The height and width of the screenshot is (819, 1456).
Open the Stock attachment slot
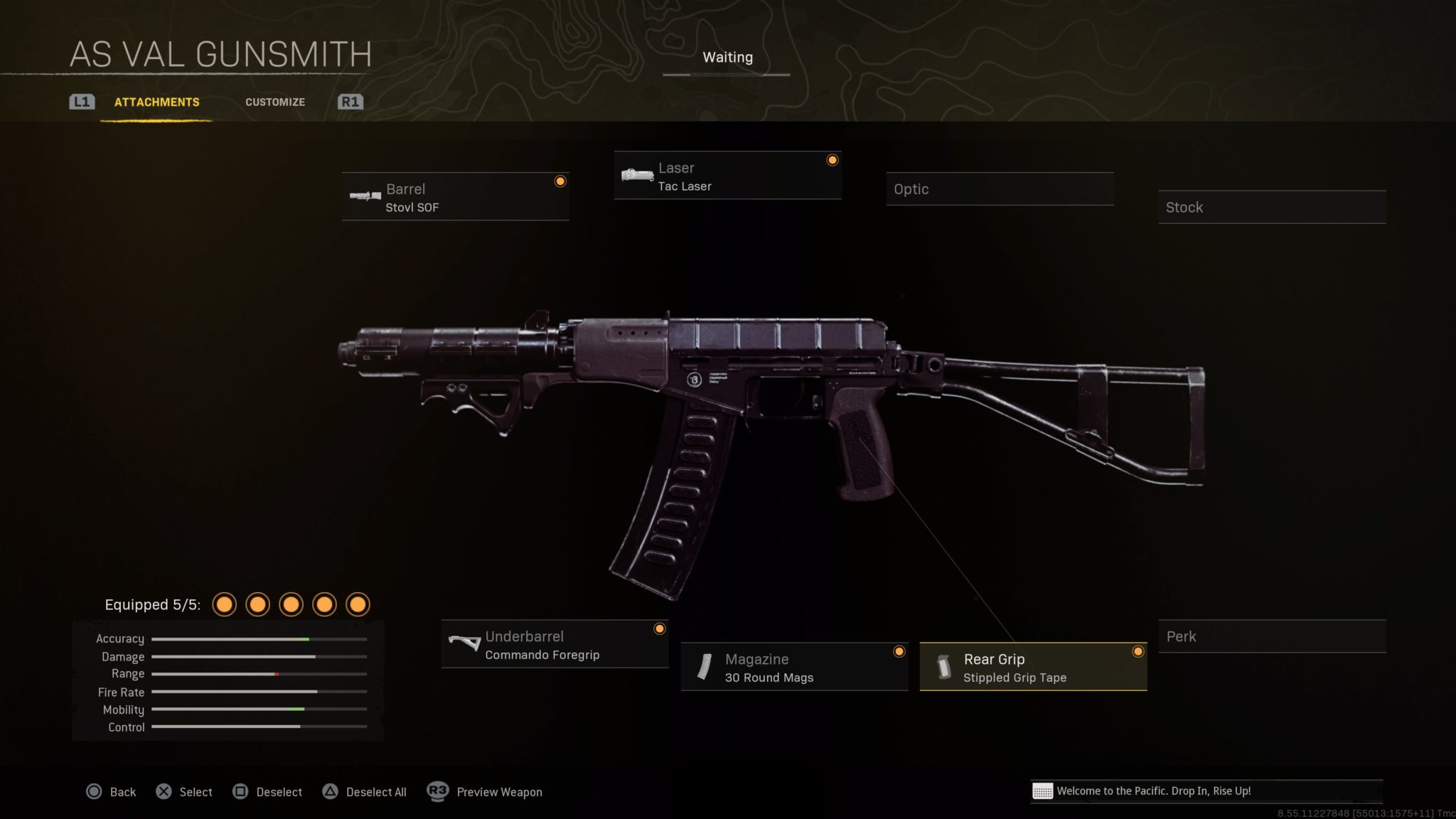(x=1272, y=207)
